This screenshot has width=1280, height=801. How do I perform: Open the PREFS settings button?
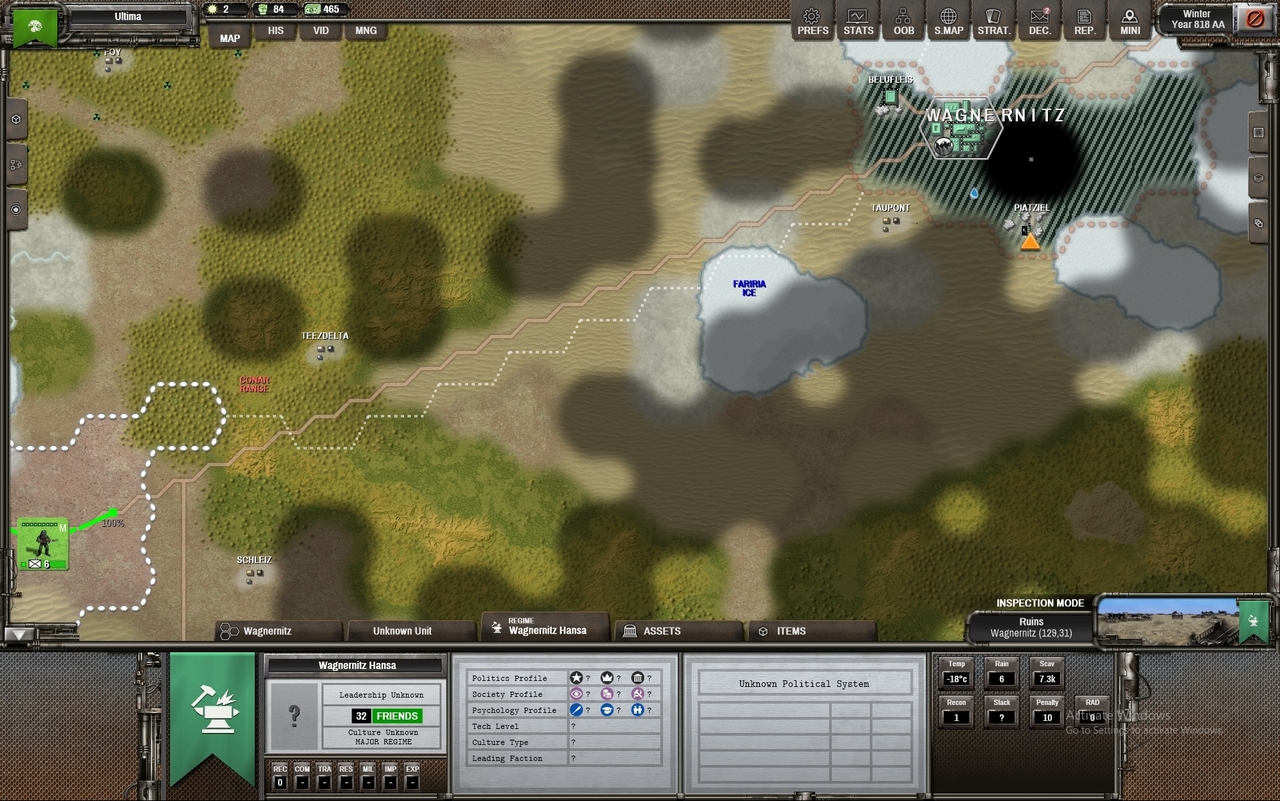coord(813,20)
